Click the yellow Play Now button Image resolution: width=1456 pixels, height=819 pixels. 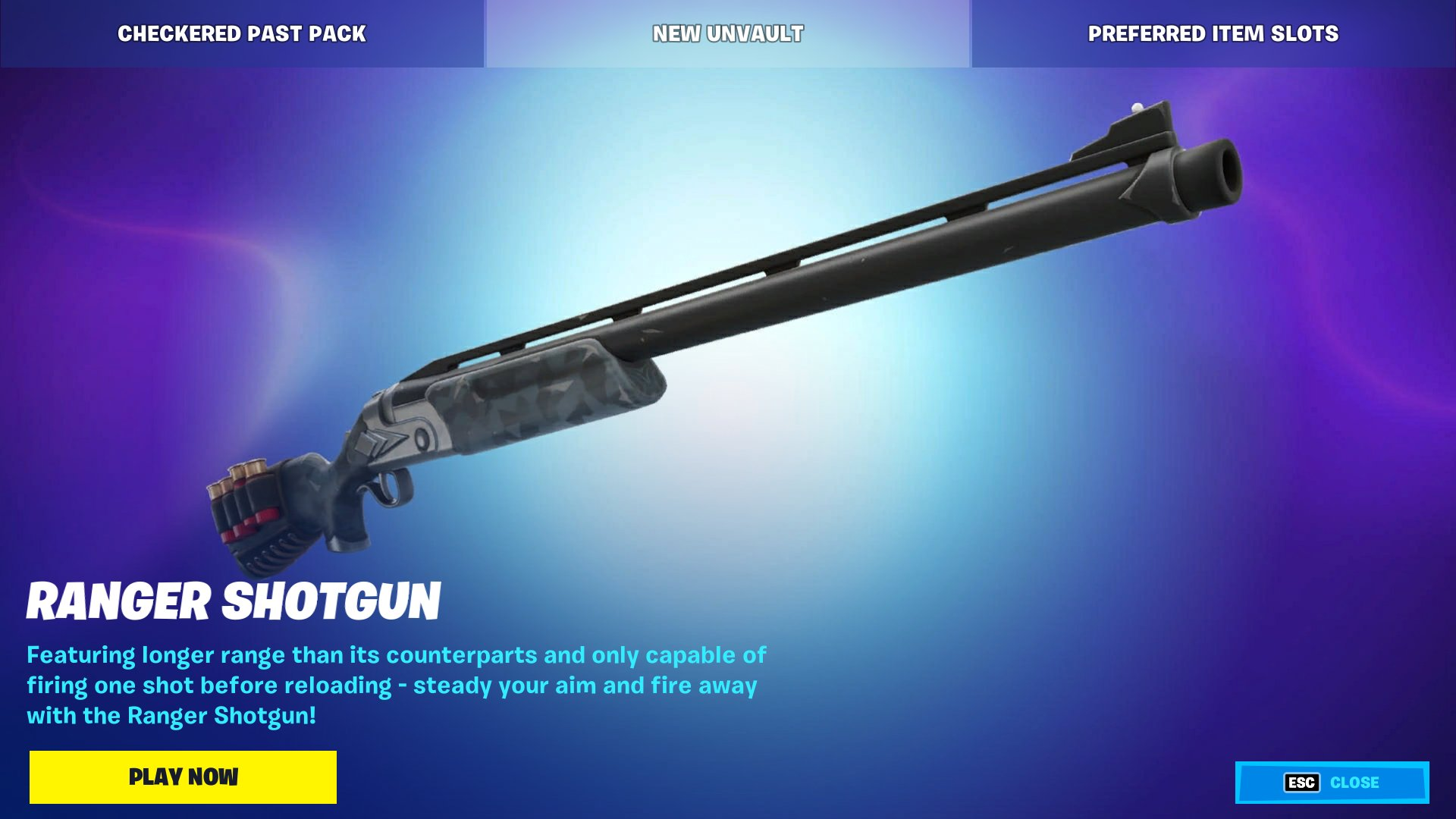pyautogui.click(x=183, y=777)
